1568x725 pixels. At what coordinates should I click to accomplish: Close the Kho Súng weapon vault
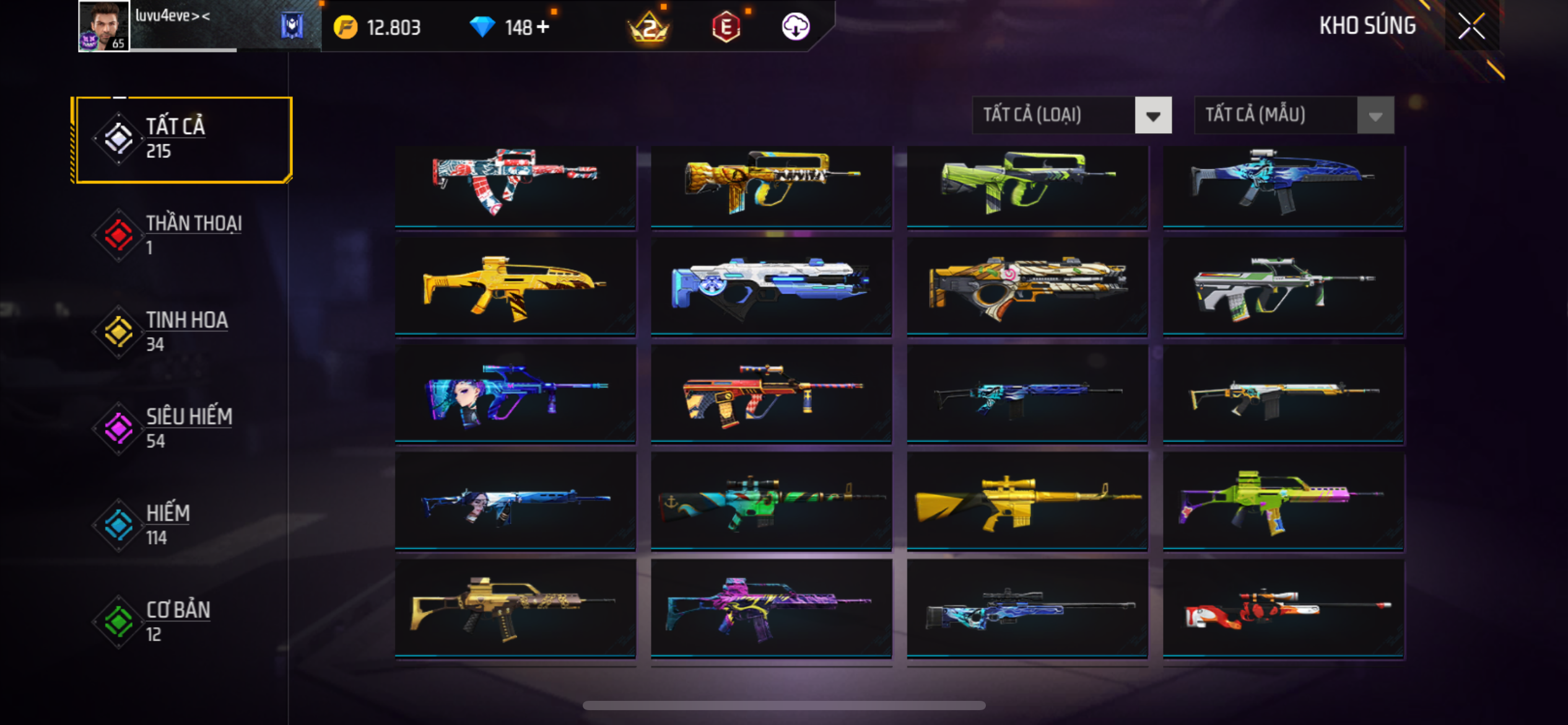click(x=1471, y=26)
